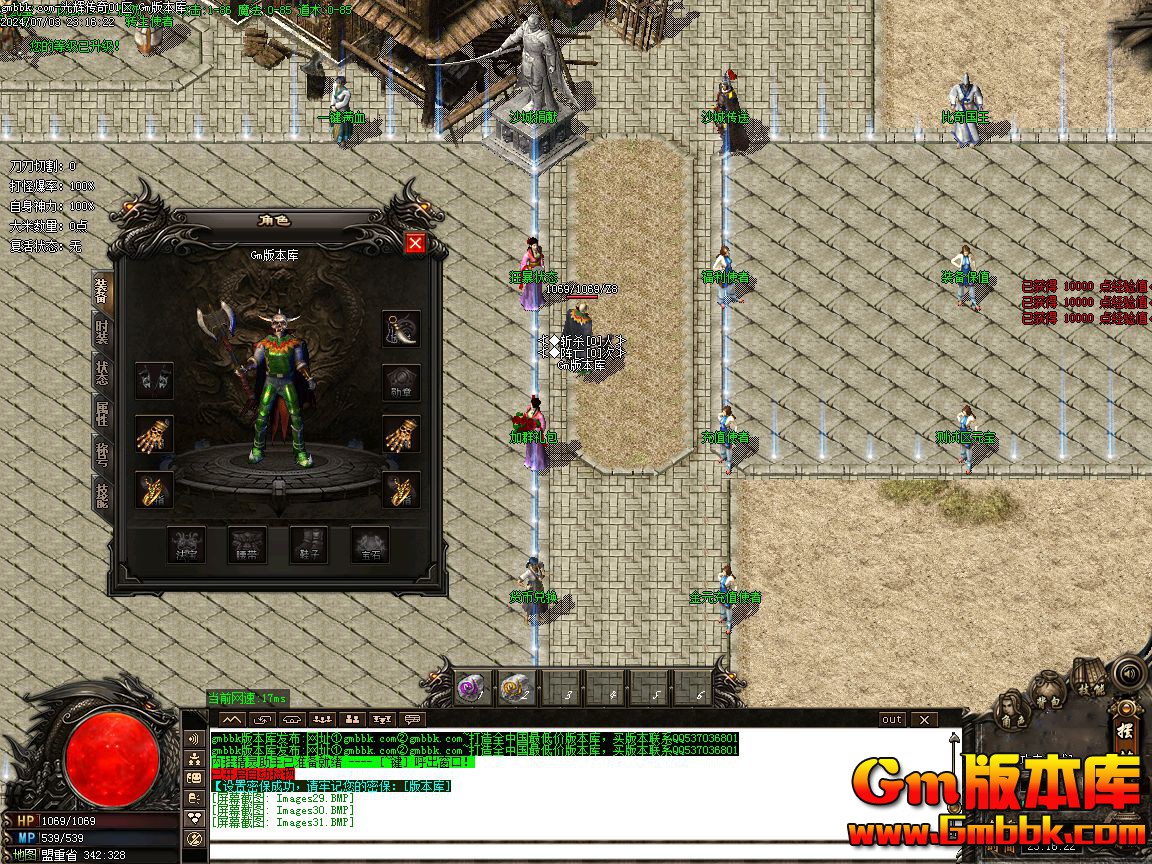Use the gold scroll in hotbar slot 2

click(x=516, y=688)
